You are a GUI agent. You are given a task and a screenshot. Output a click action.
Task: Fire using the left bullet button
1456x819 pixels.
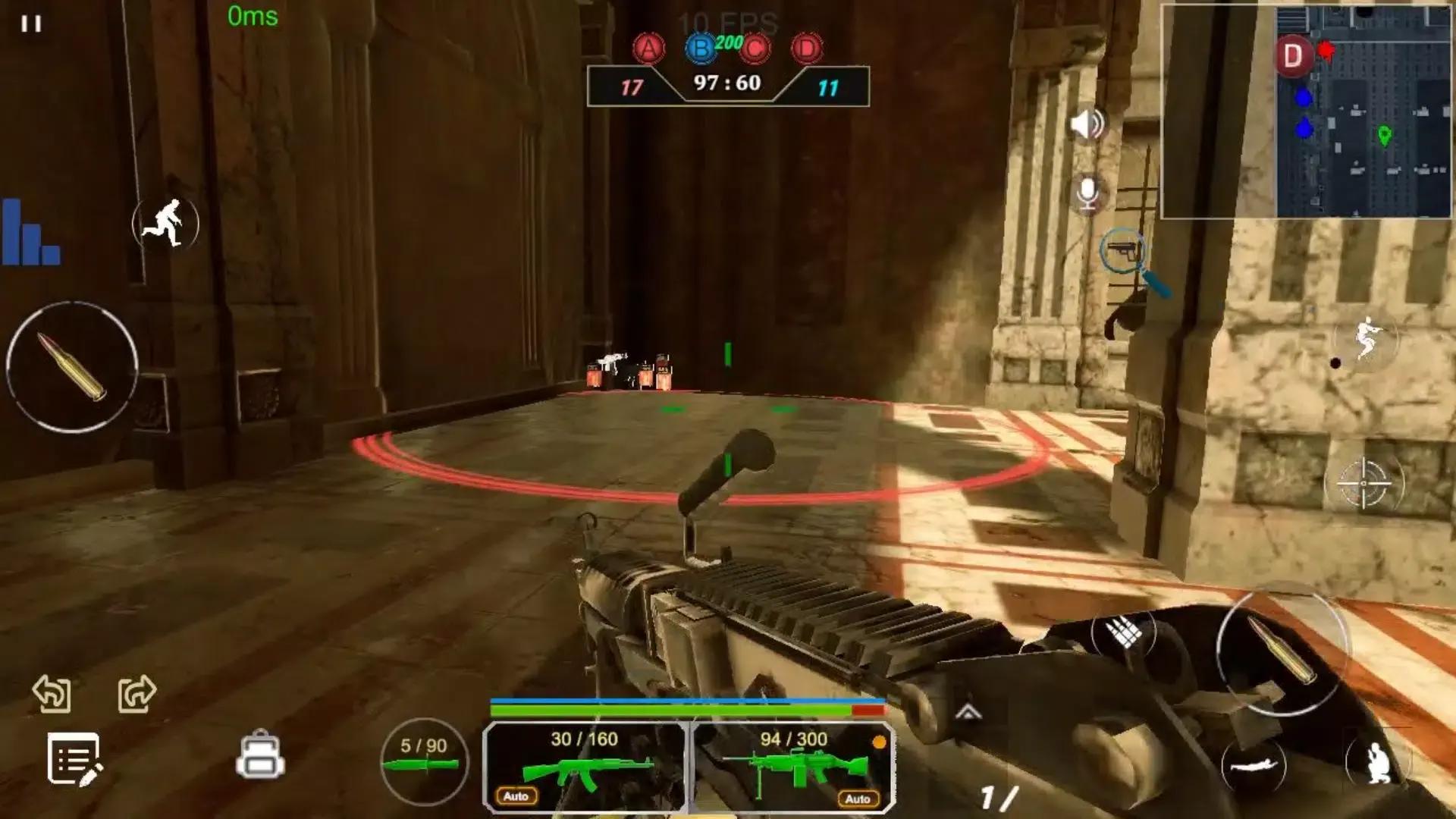point(72,367)
